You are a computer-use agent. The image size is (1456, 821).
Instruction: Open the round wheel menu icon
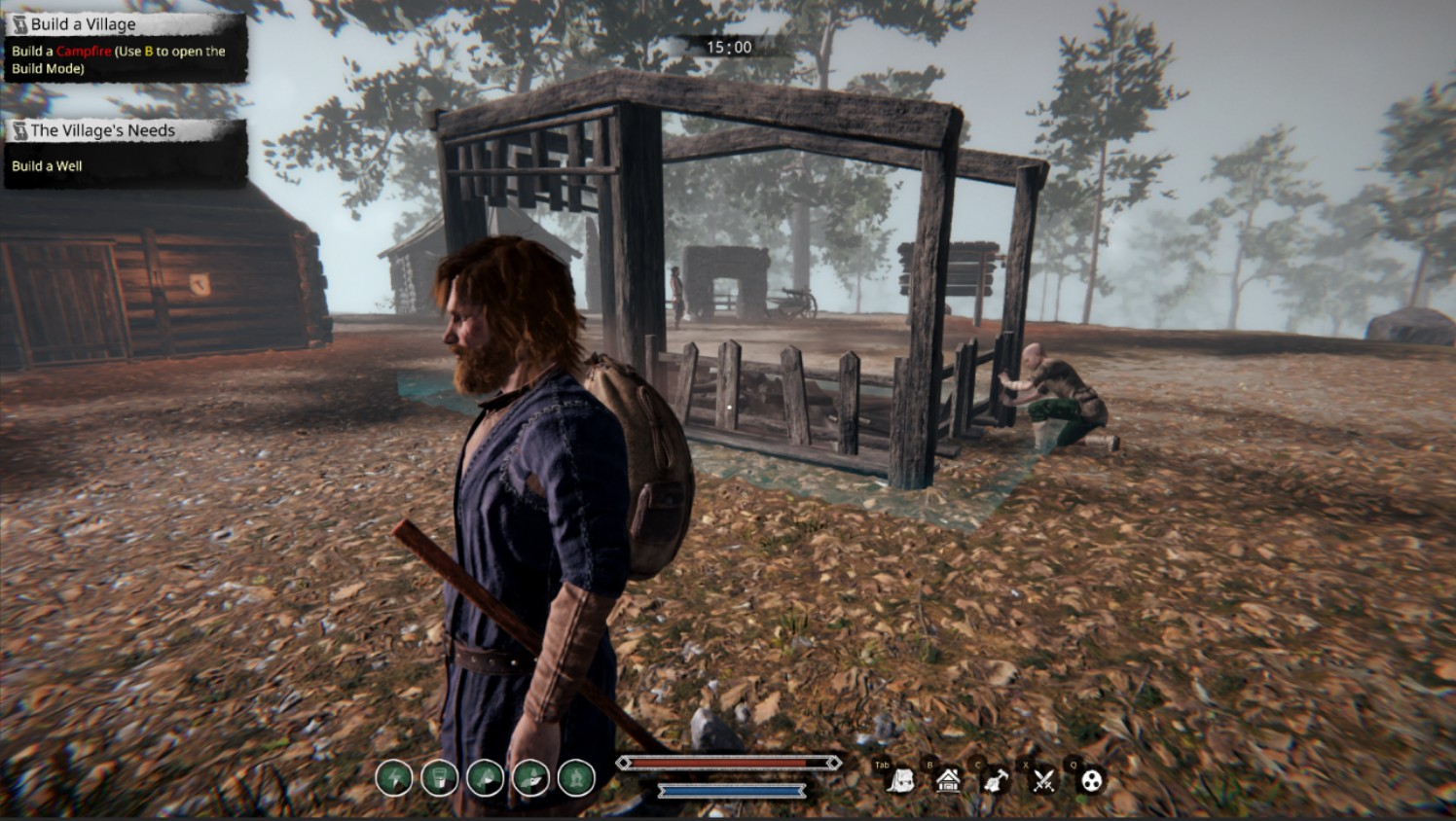(1091, 780)
